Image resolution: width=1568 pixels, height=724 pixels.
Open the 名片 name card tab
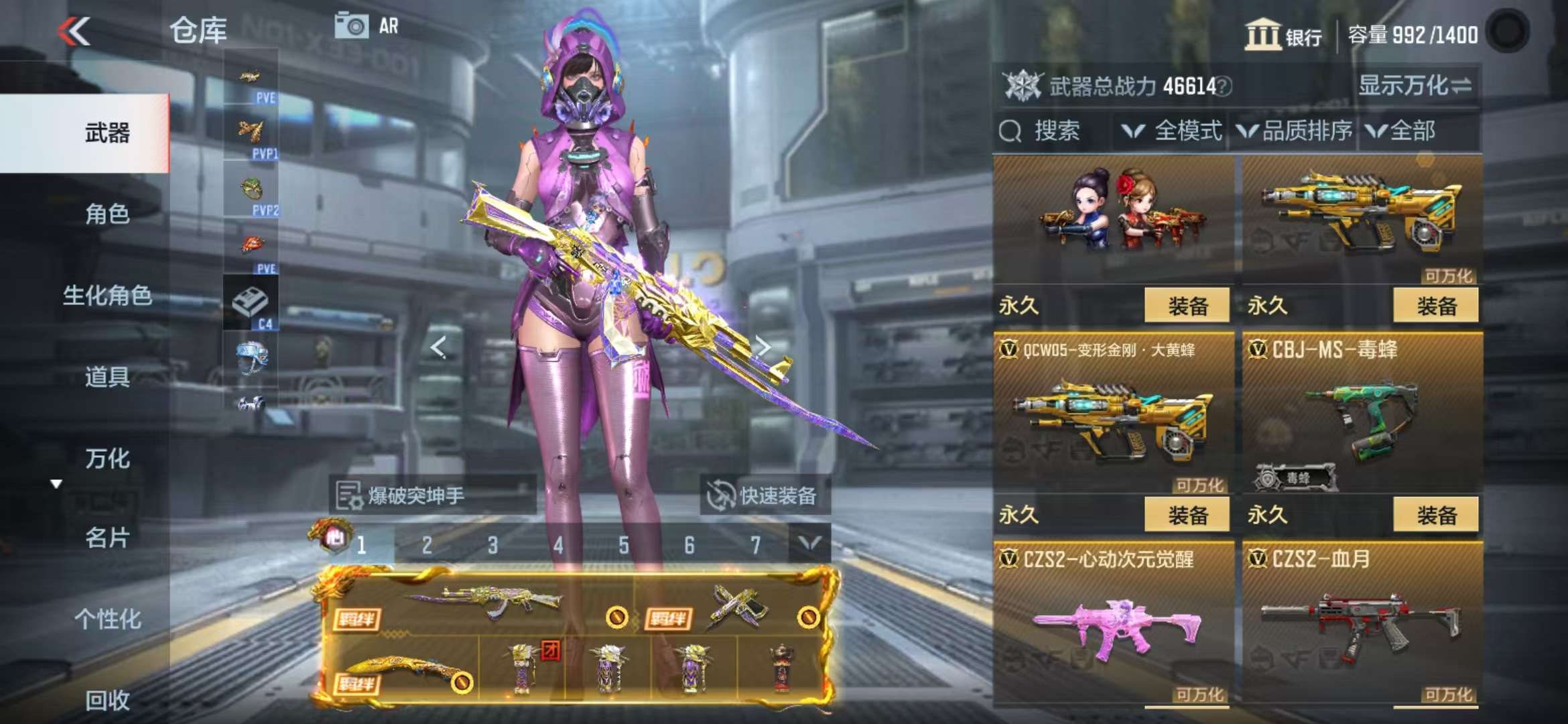(x=107, y=538)
